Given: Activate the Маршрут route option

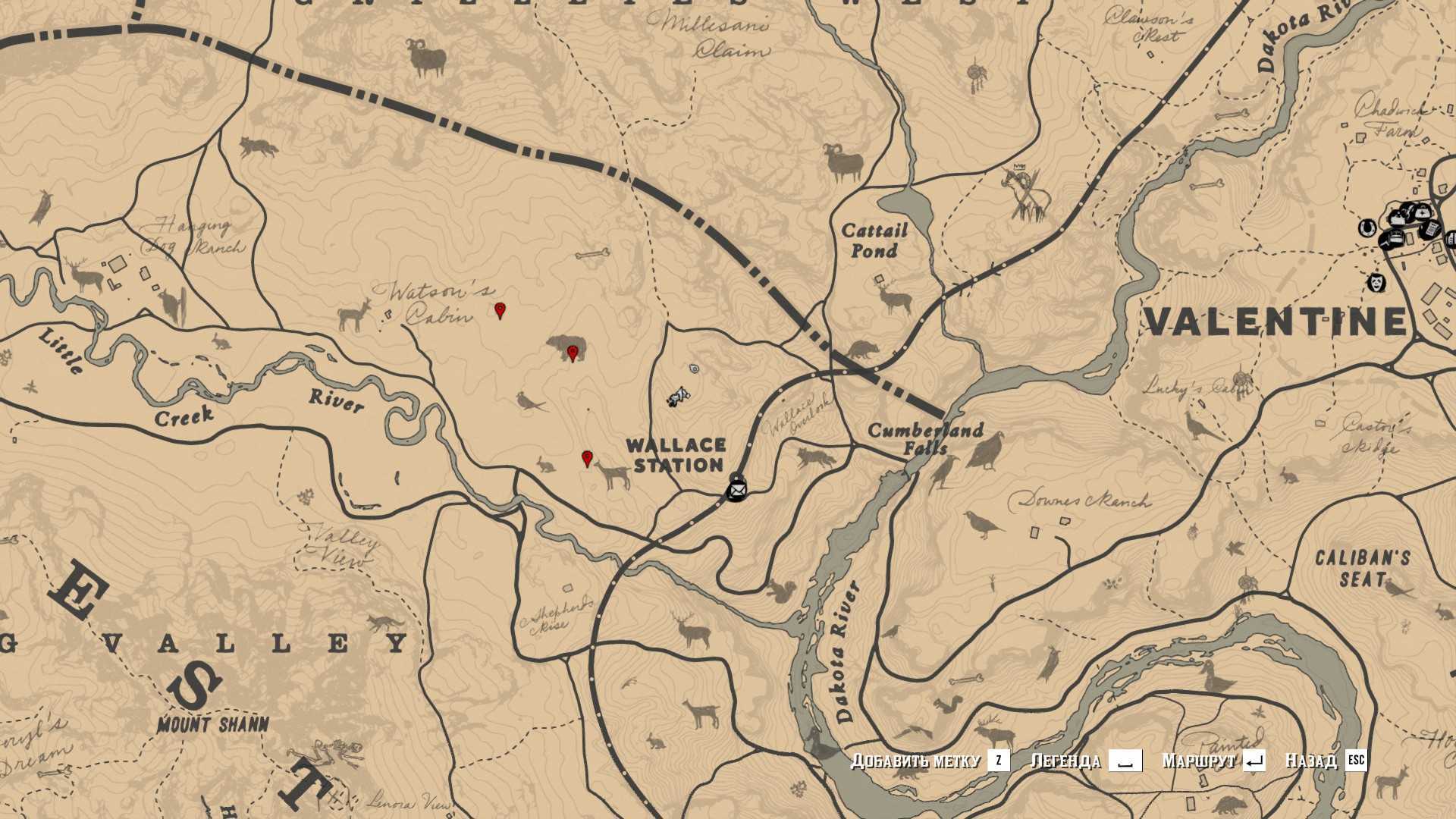Looking at the screenshot, I should pos(1213,761).
